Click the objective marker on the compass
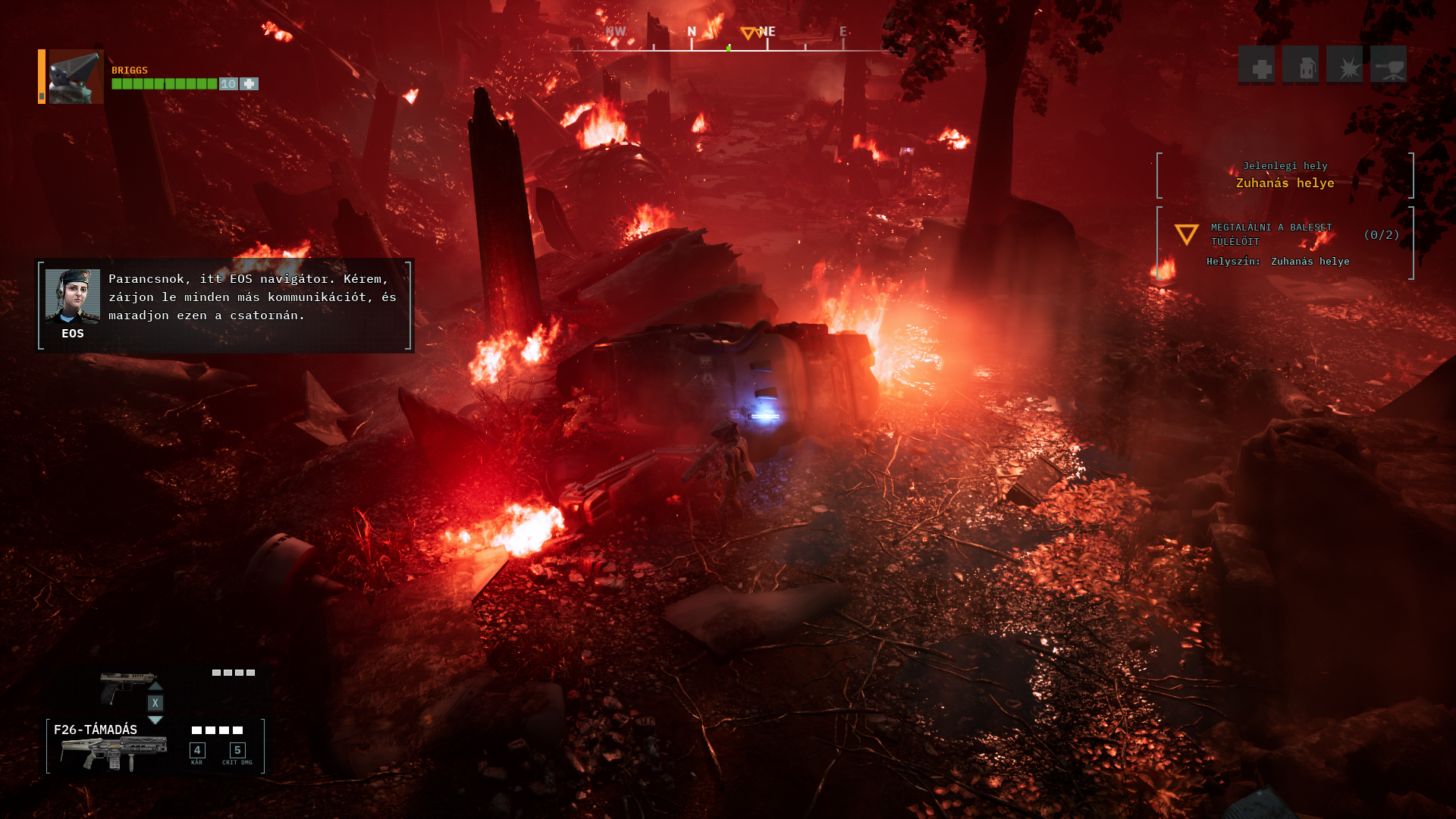This screenshot has width=1456, height=819. click(x=748, y=33)
